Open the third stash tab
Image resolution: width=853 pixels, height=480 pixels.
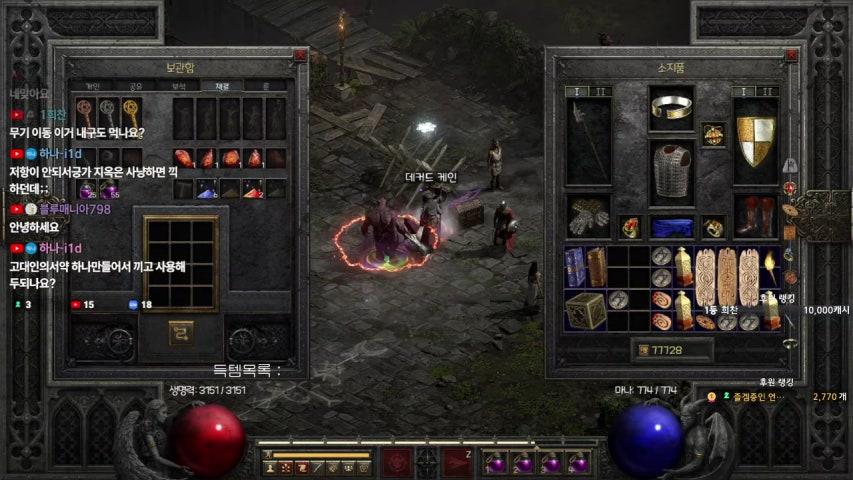click(179, 86)
